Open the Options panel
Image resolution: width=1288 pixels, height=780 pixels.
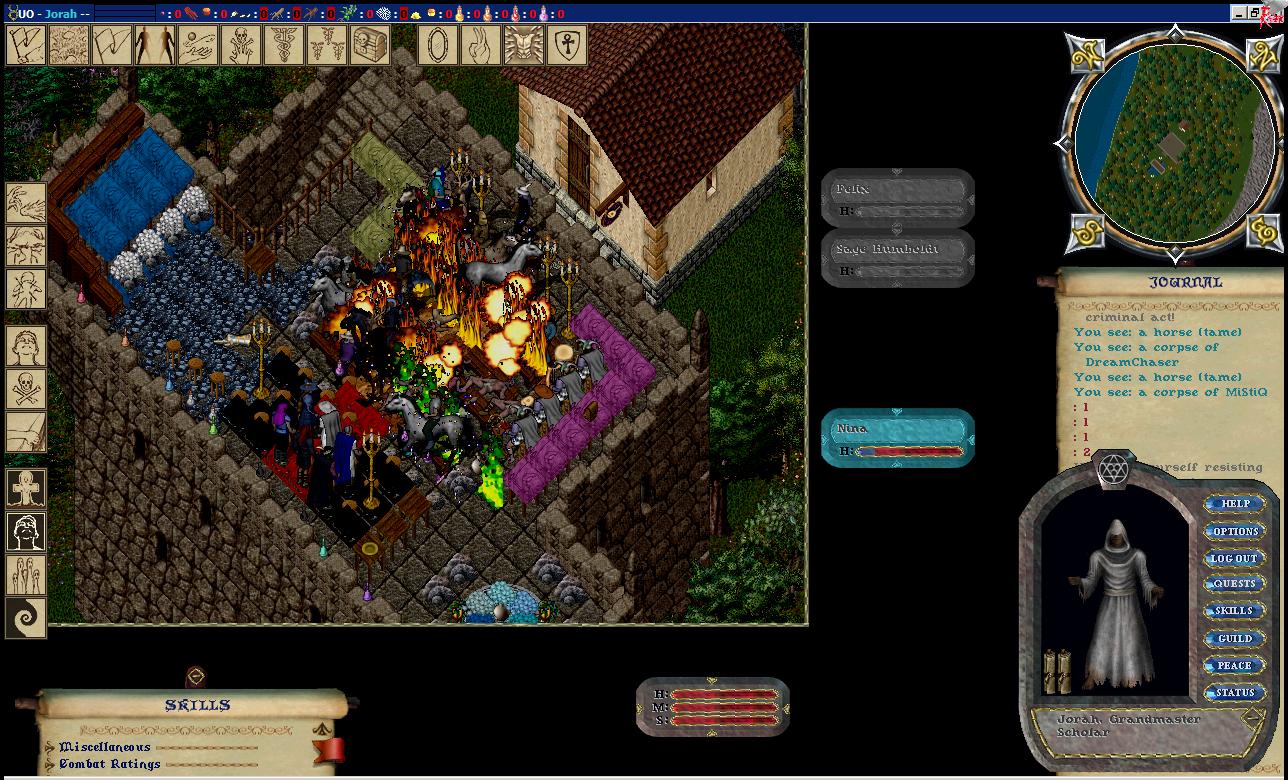coord(1235,531)
